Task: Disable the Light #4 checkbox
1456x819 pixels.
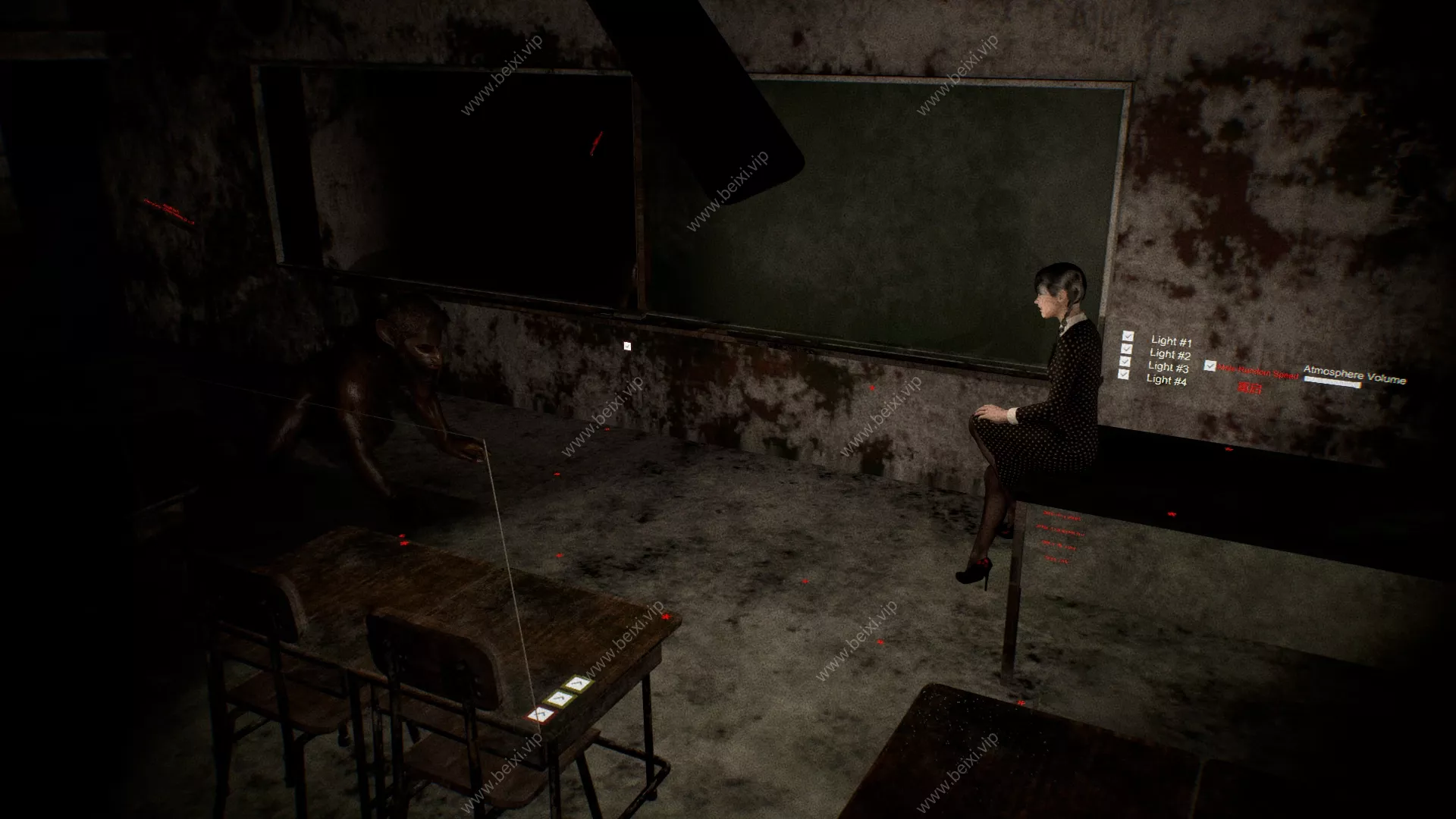Action: [1123, 375]
